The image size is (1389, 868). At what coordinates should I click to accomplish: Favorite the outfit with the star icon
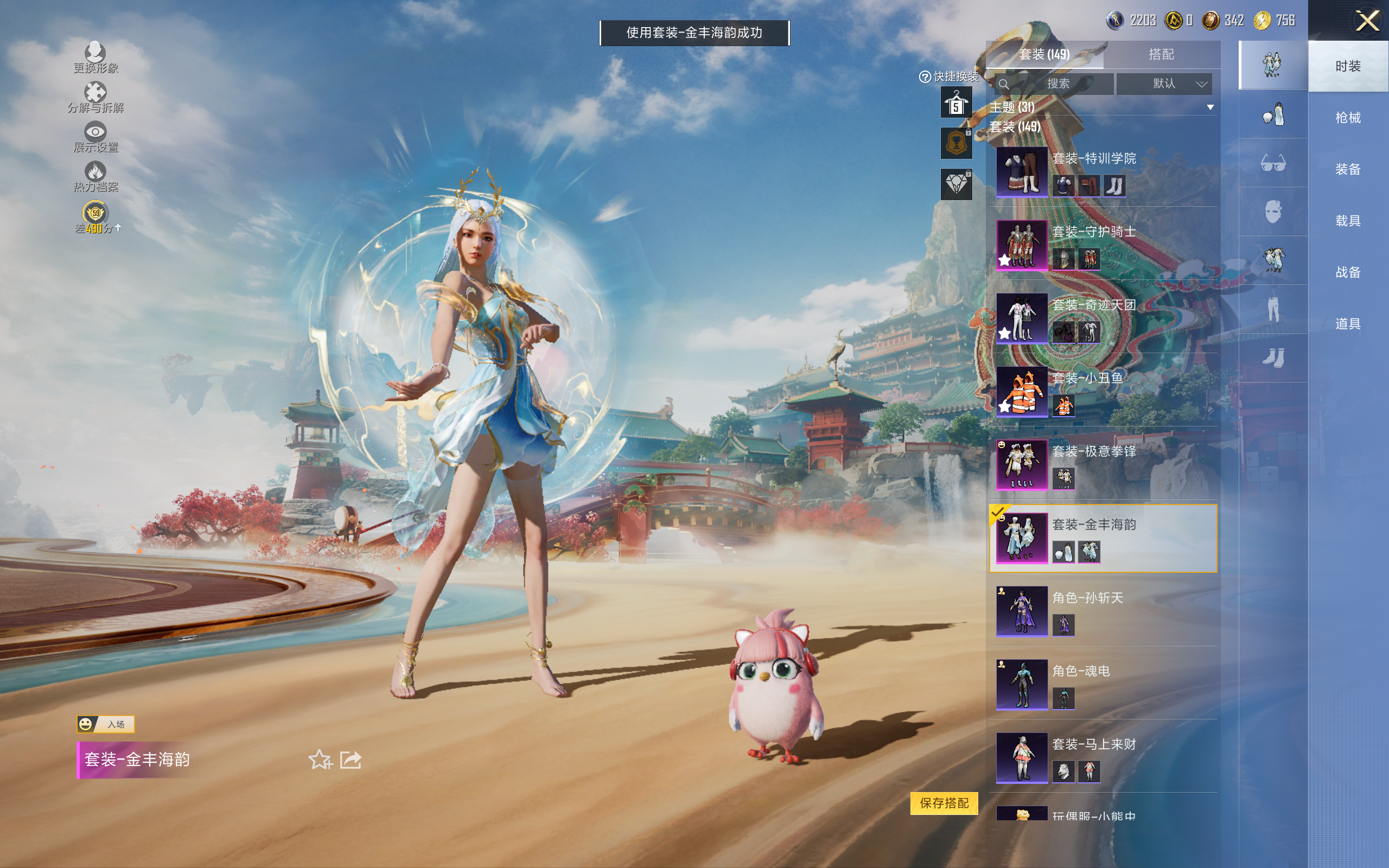click(320, 759)
